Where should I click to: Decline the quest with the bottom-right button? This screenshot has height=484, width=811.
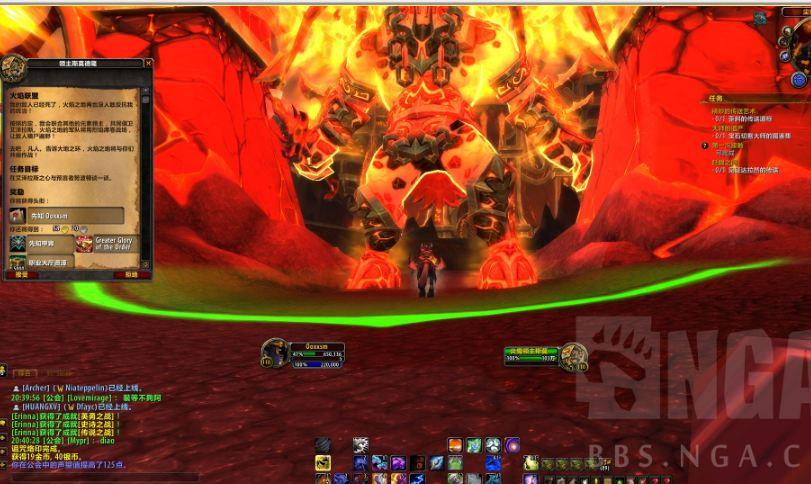pos(131,273)
